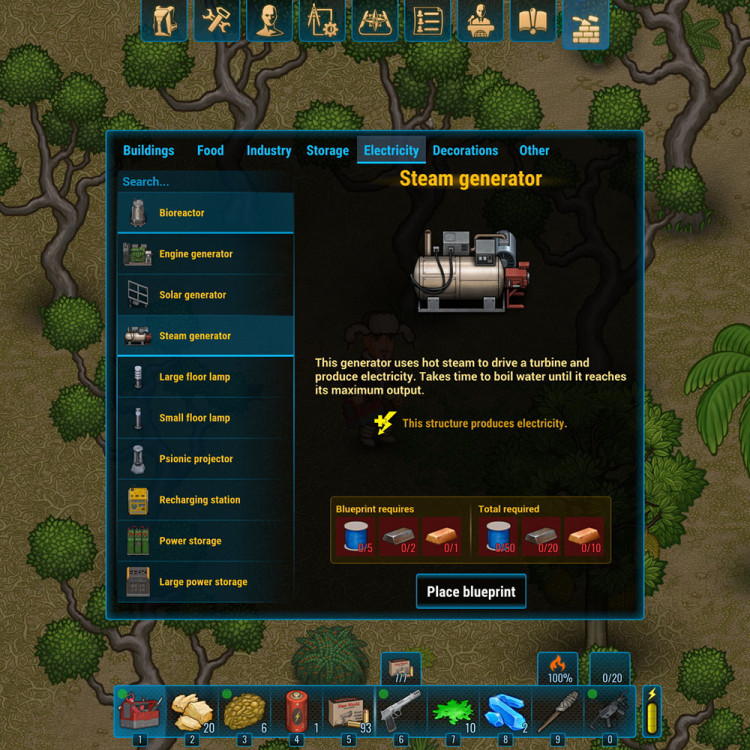Screen dimensions: 750x750
Task: Select the Other category tab
Action: (534, 151)
